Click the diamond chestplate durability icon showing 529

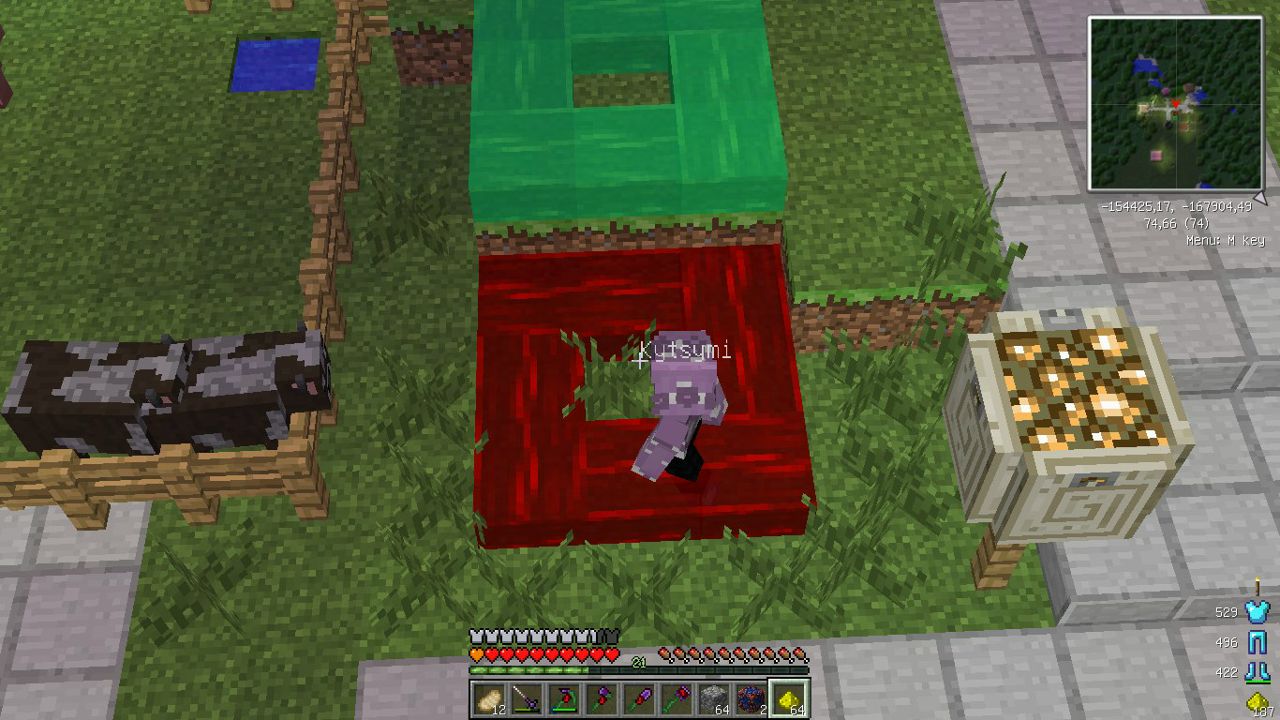click(x=1257, y=611)
